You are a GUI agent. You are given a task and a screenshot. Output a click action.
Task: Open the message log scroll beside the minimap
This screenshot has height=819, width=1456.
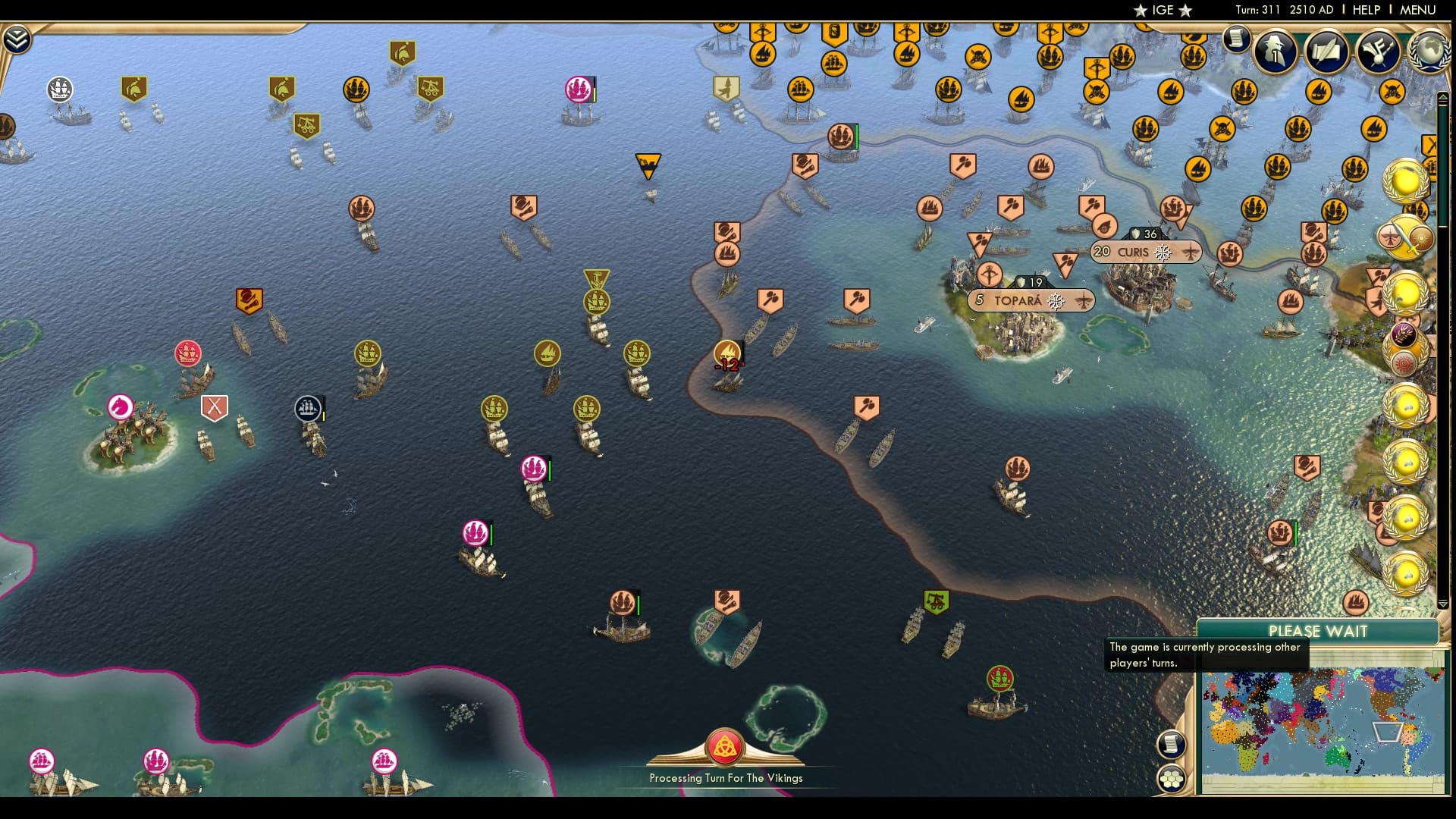click(x=1172, y=745)
